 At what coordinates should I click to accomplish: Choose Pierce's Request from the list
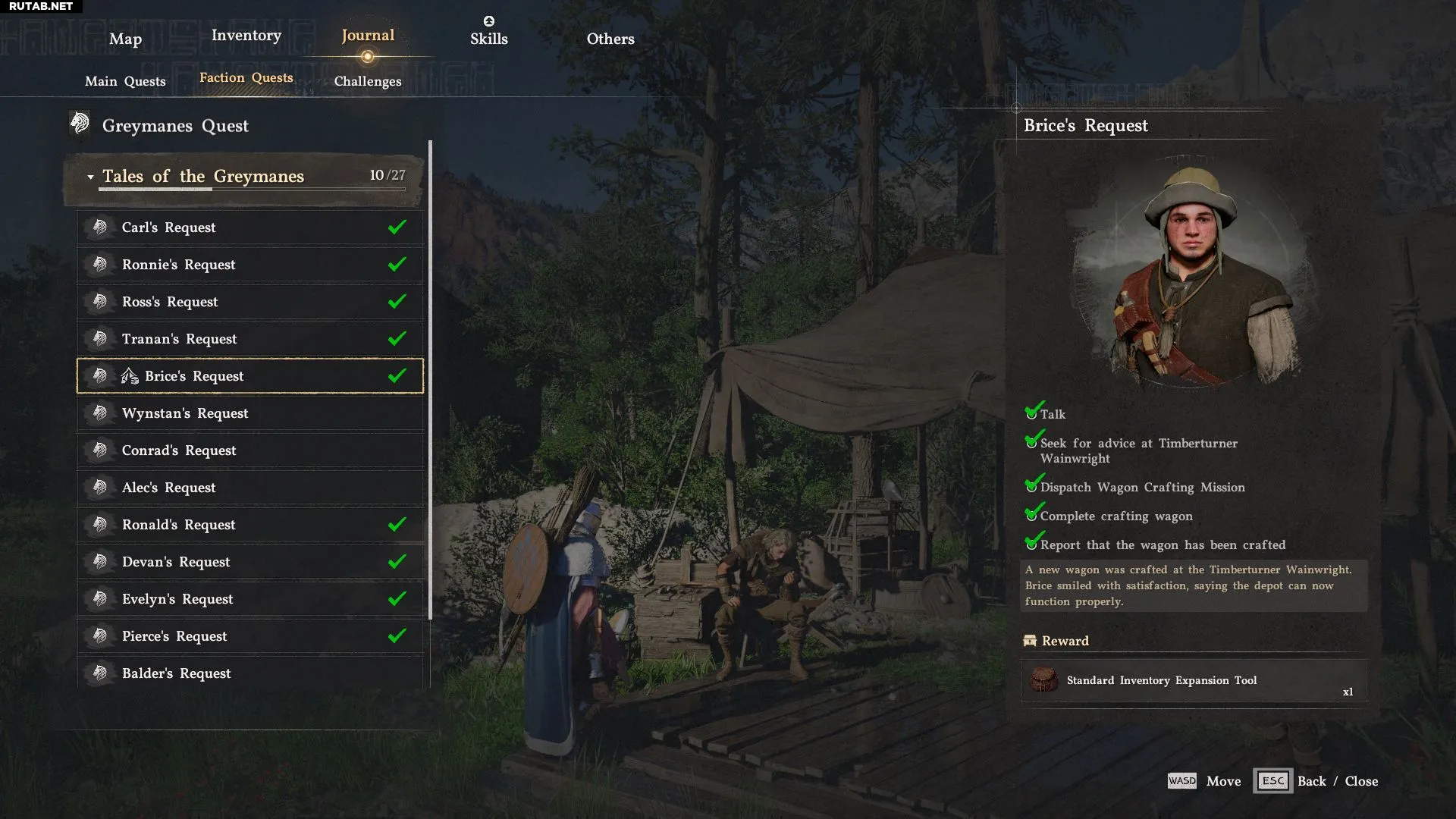click(249, 636)
